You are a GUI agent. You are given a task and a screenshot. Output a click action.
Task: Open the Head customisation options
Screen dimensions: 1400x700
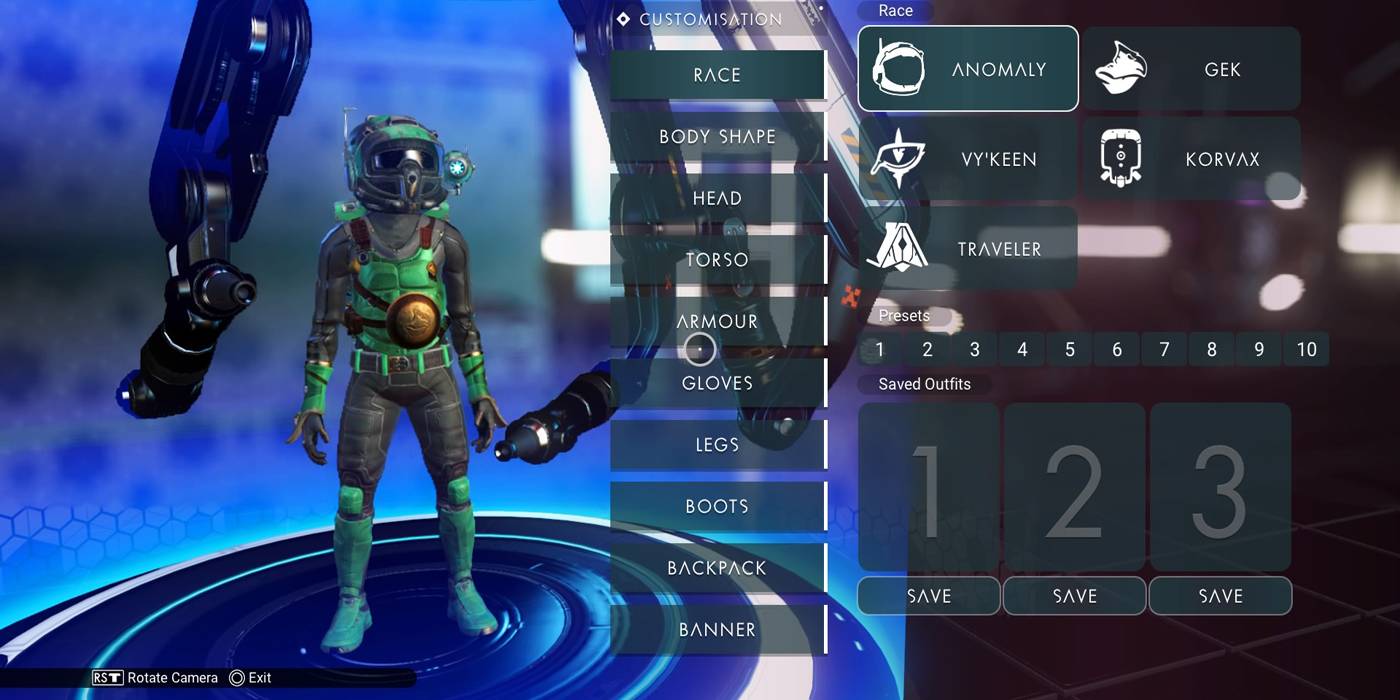tap(717, 198)
